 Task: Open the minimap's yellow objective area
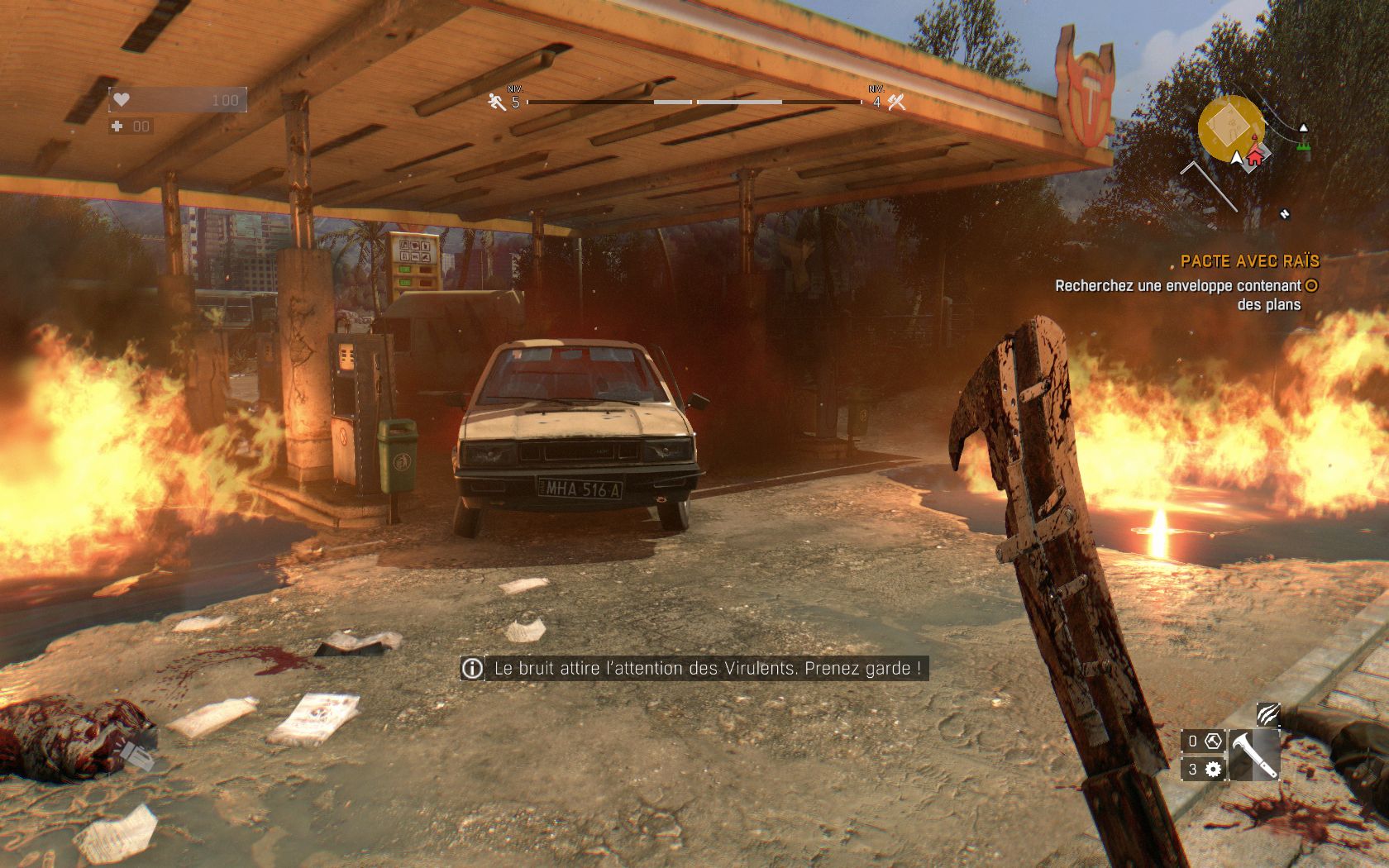click(1228, 126)
